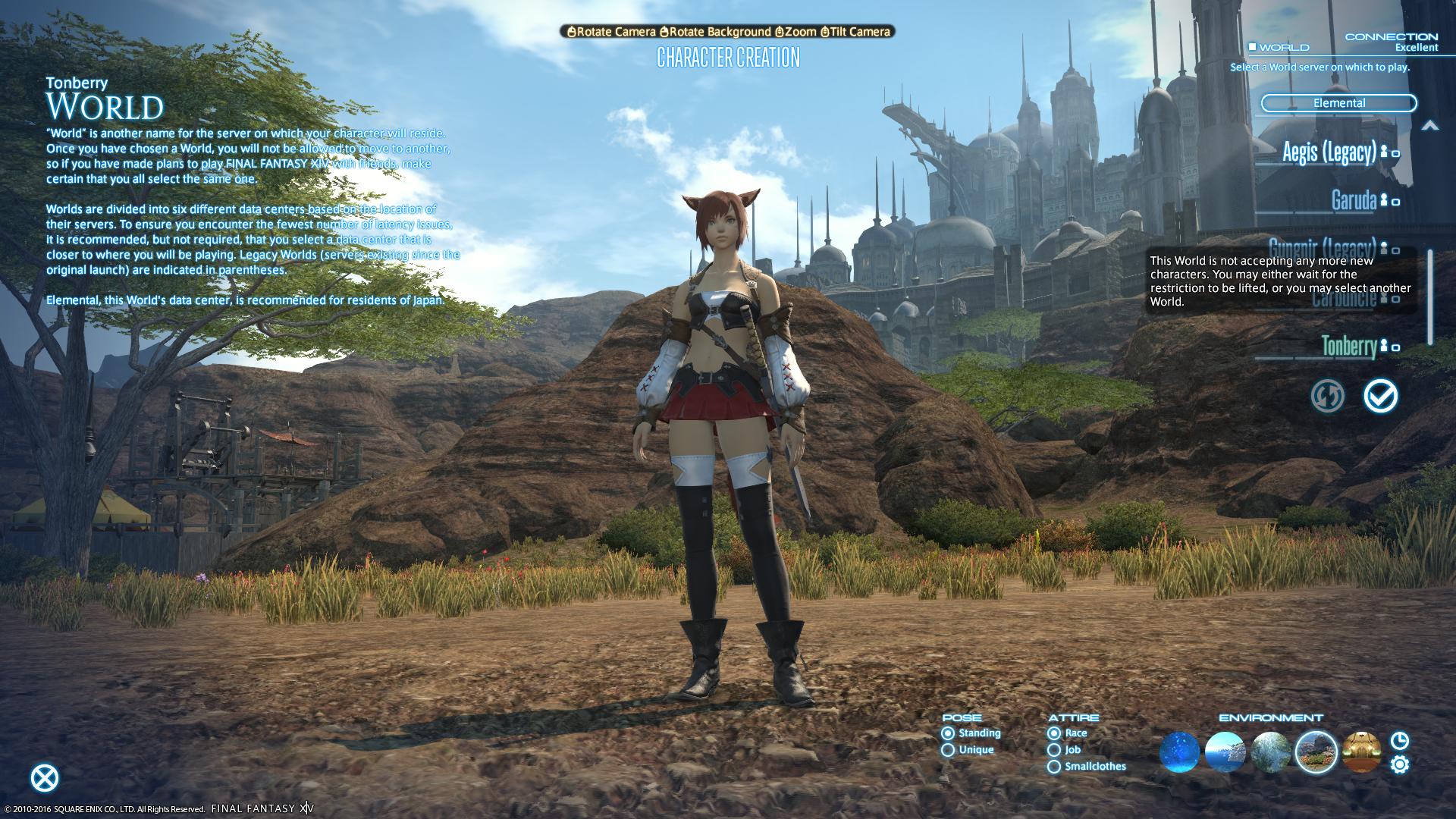Change attire to Smallclothes

tap(1054, 767)
